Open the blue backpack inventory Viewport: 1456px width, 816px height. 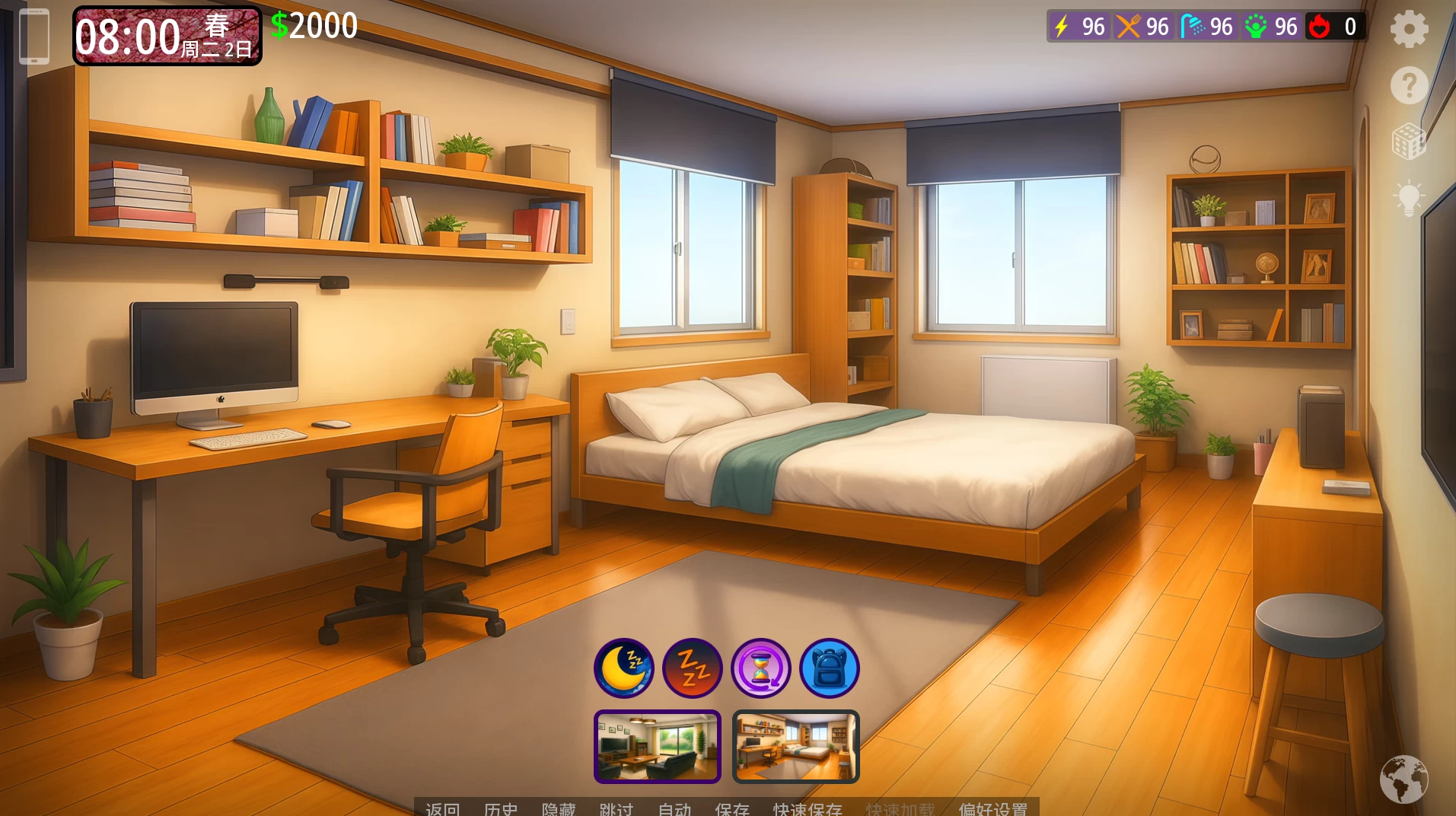[830, 668]
